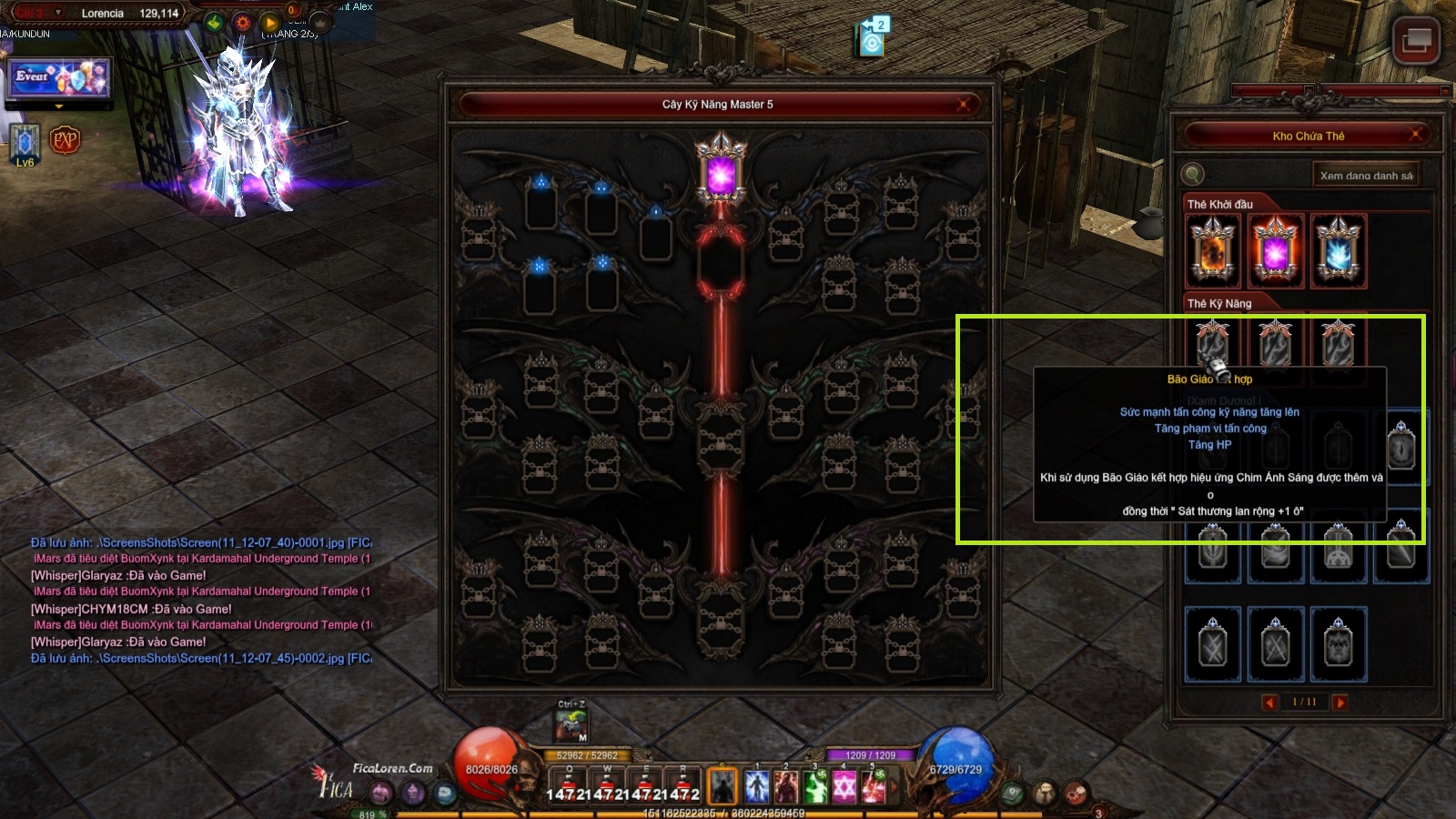Select the blue flame starter card
The image size is (1456, 819).
(x=1338, y=252)
